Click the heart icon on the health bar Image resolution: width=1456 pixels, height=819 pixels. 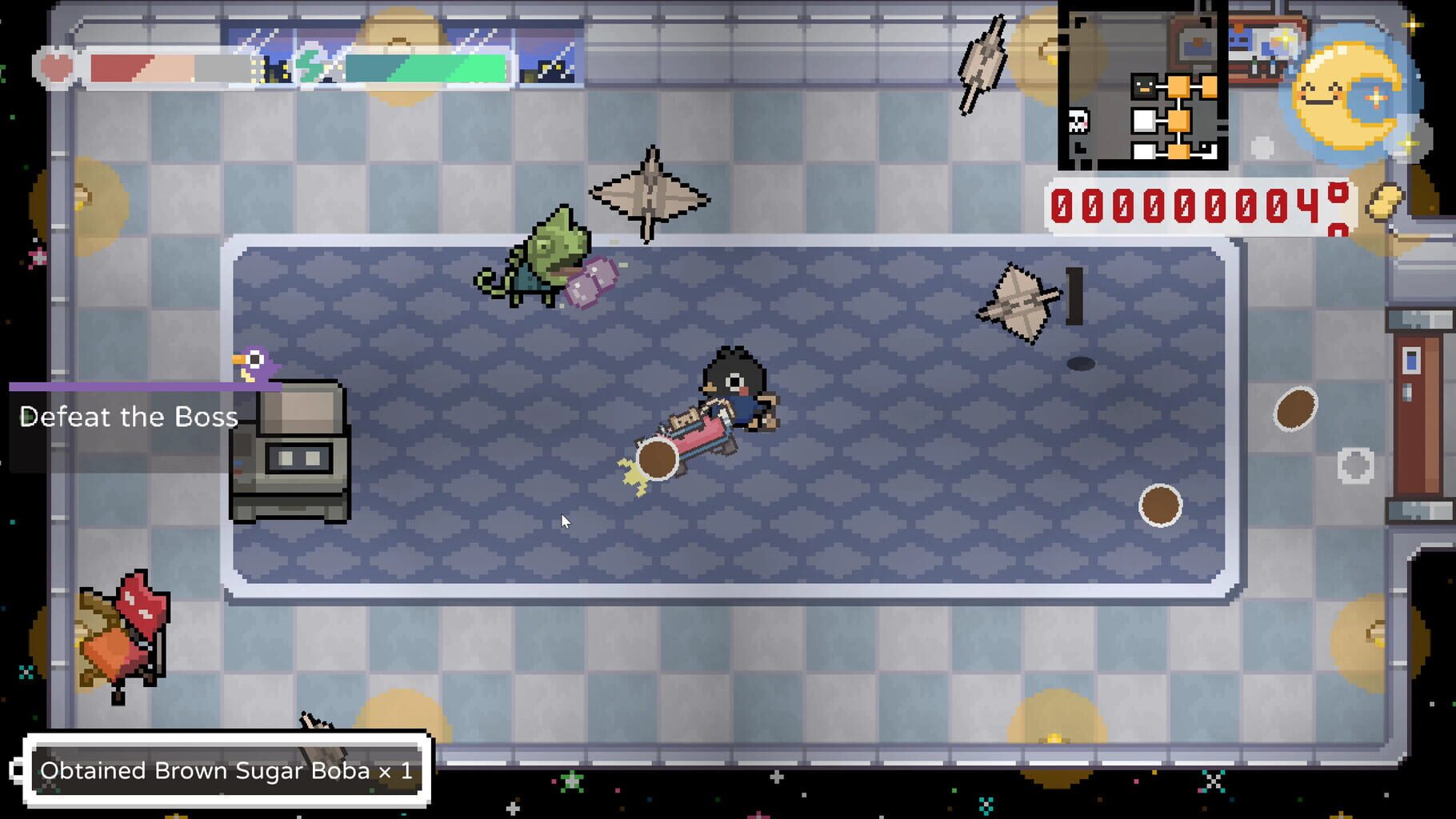pyautogui.click(x=56, y=66)
